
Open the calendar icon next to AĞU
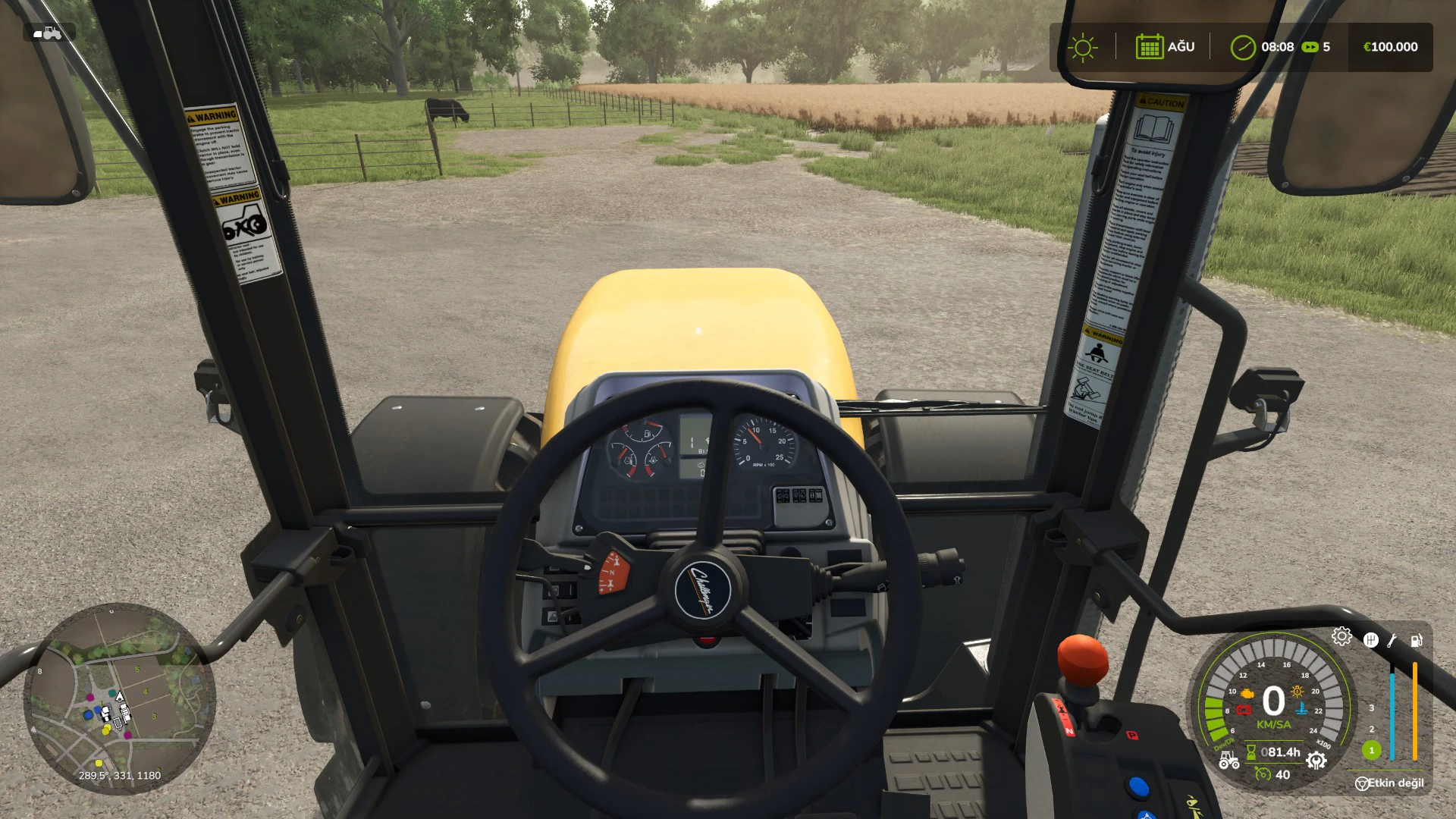1151,47
